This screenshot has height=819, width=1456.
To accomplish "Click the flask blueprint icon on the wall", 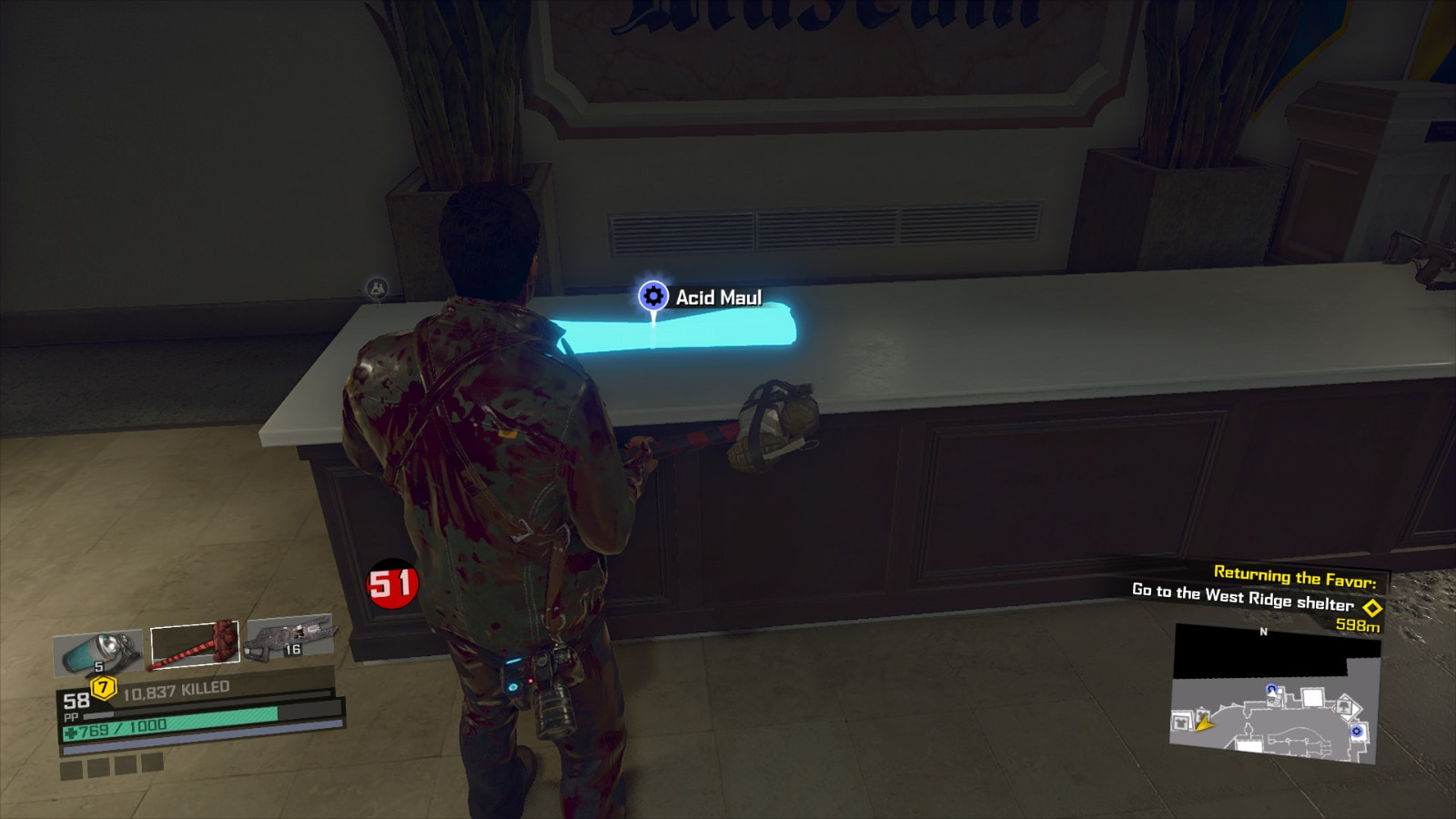I will (376, 286).
